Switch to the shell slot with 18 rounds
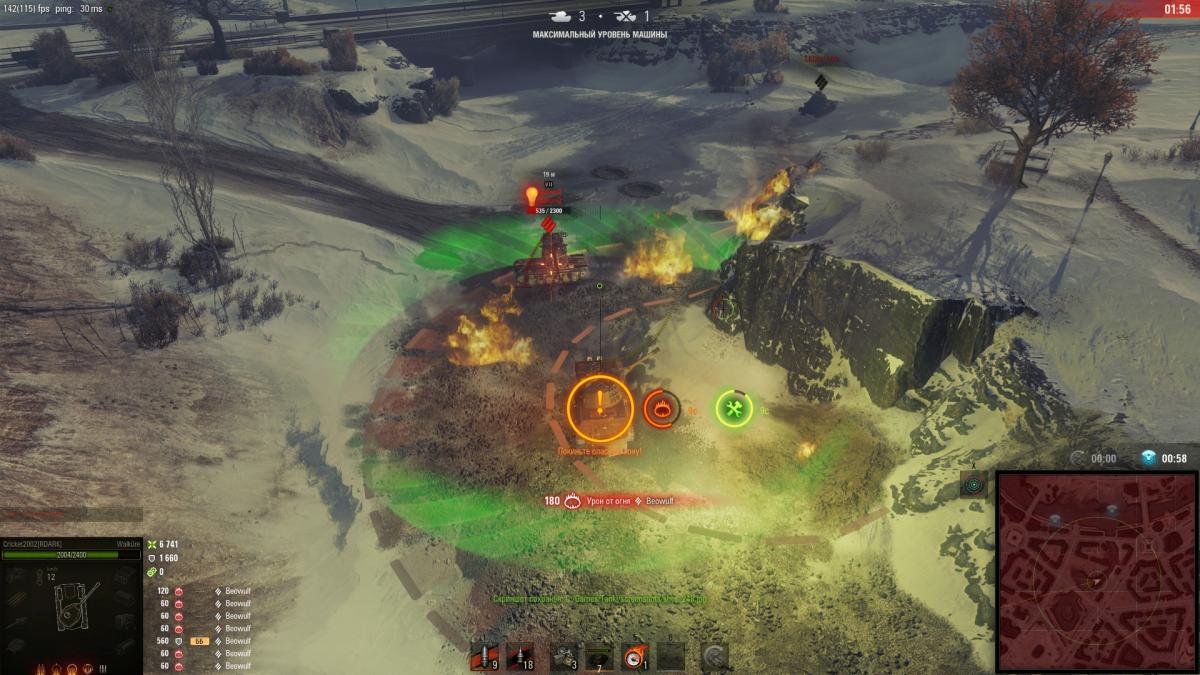 coord(520,656)
